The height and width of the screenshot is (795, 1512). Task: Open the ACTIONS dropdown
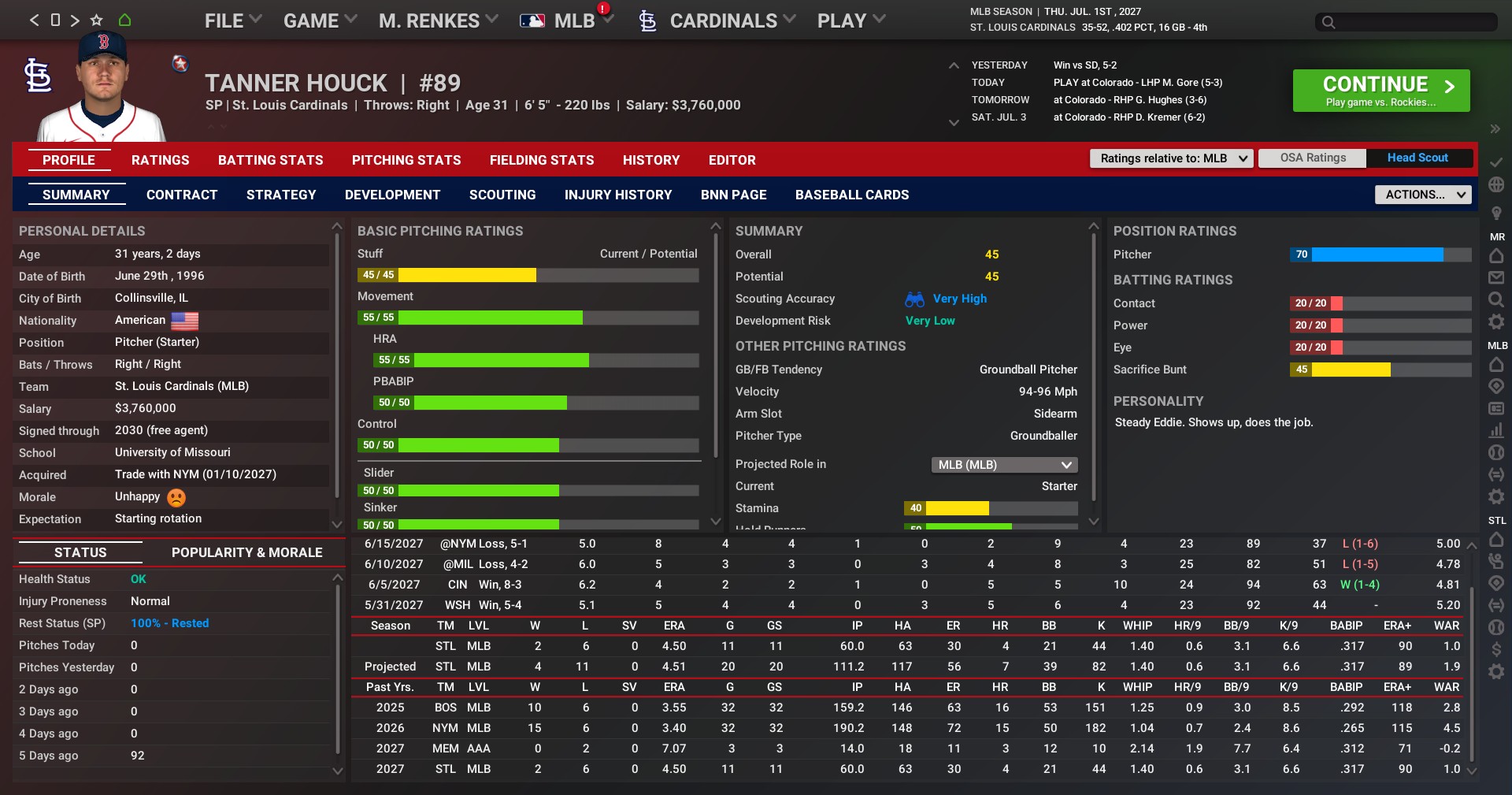[x=1422, y=195]
